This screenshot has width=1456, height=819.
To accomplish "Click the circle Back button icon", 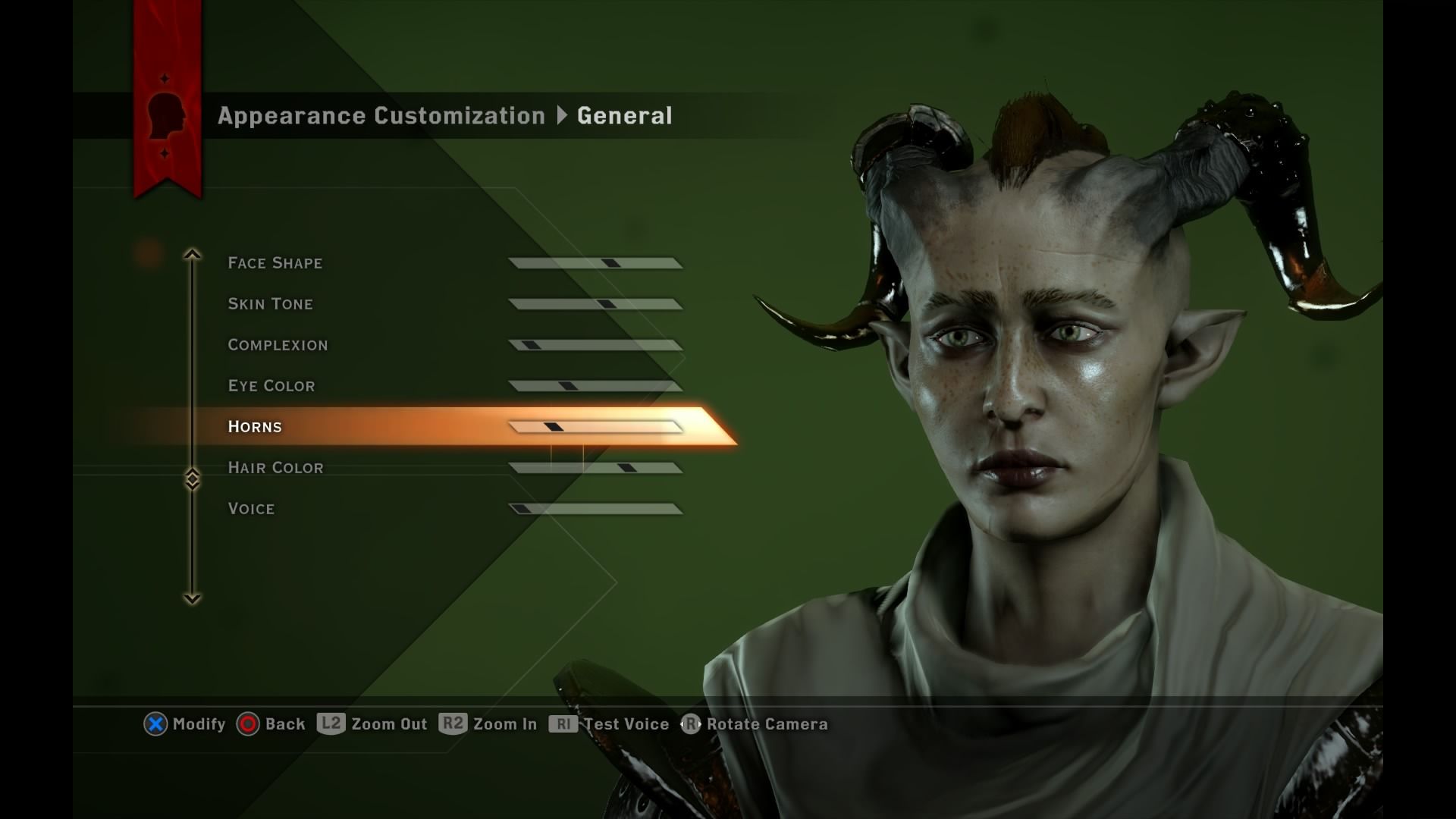I will click(x=247, y=723).
